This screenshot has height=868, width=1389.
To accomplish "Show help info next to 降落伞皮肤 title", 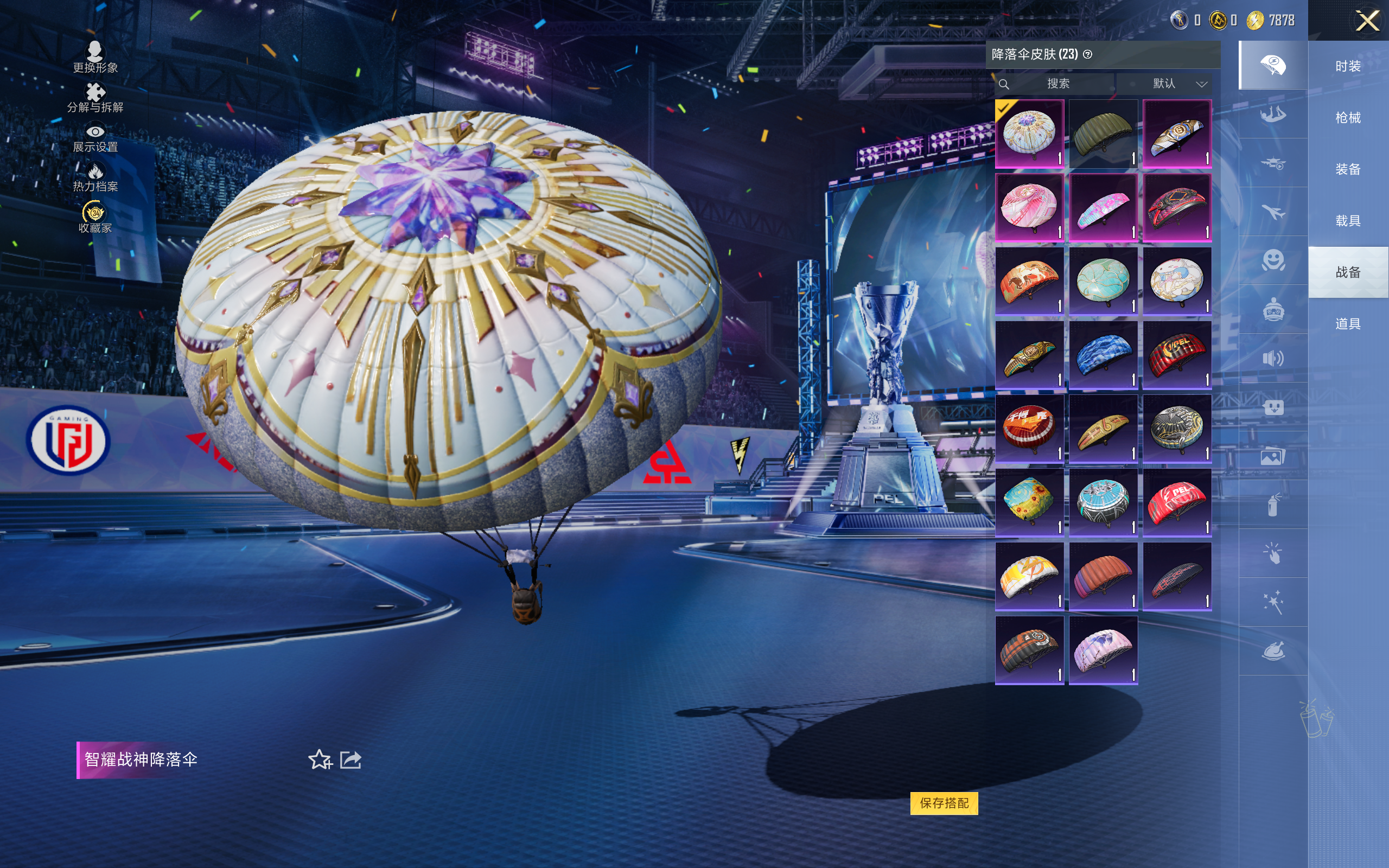I will pyautogui.click(x=1088, y=55).
